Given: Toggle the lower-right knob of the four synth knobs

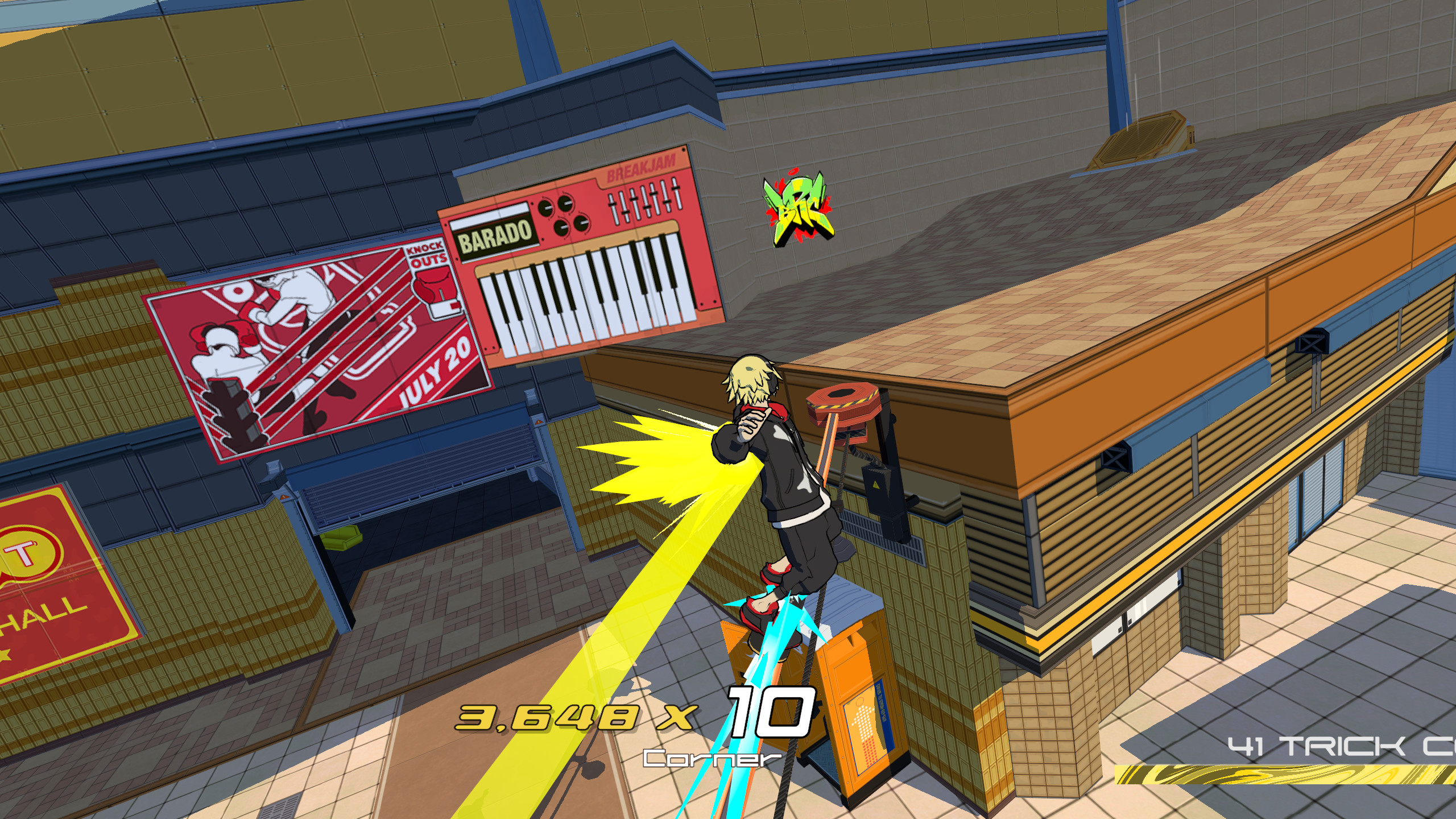Looking at the screenshot, I should [582, 224].
